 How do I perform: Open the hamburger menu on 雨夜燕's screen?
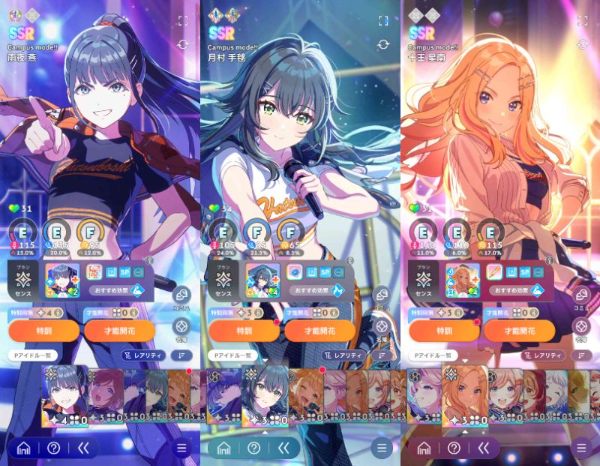182,448
